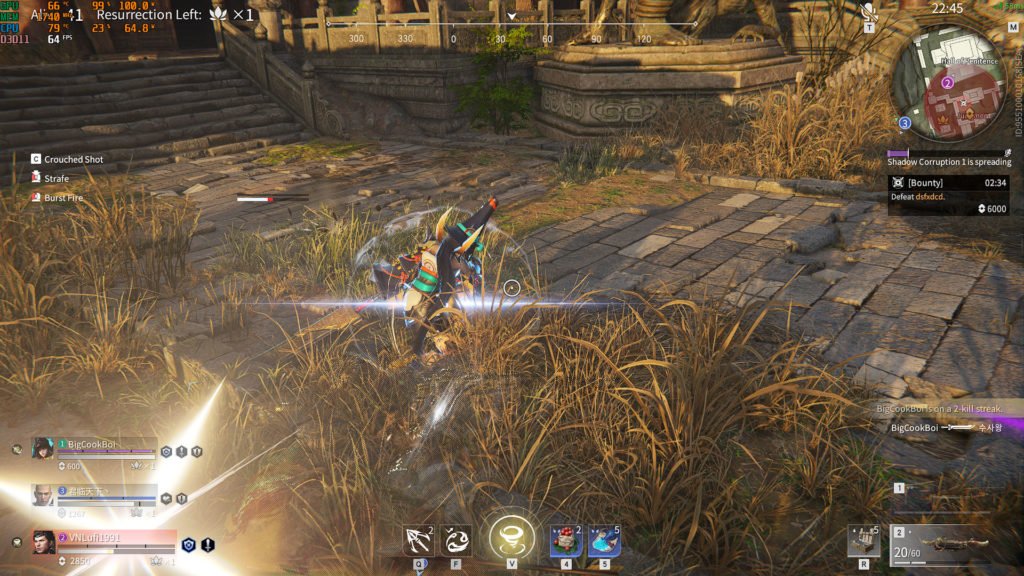
Task: Select the bald teammate's portrait
Action: click(x=43, y=495)
